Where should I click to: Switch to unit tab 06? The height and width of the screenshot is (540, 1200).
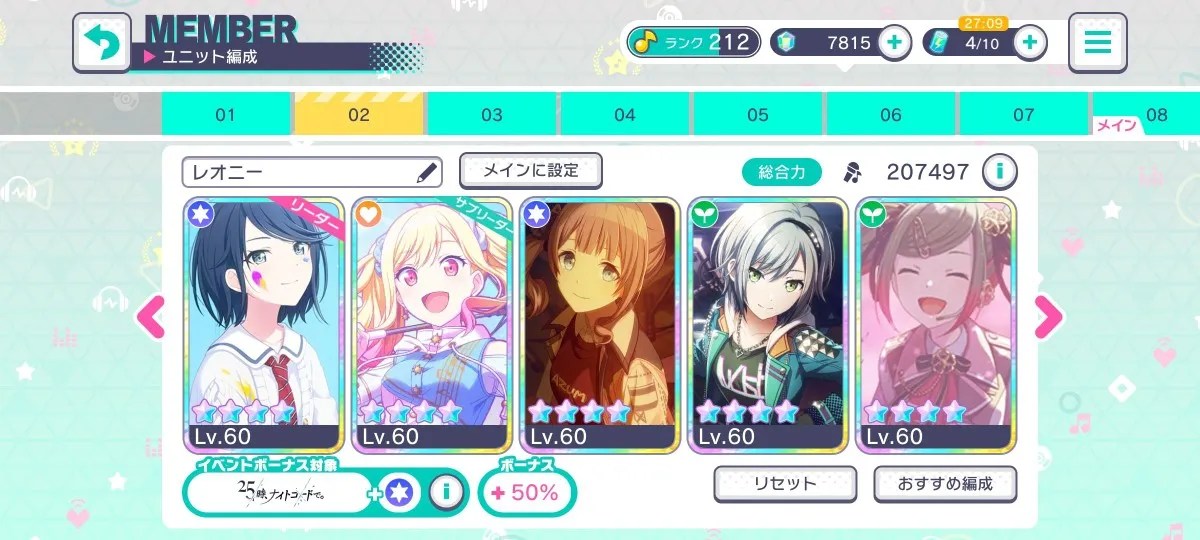click(x=891, y=115)
